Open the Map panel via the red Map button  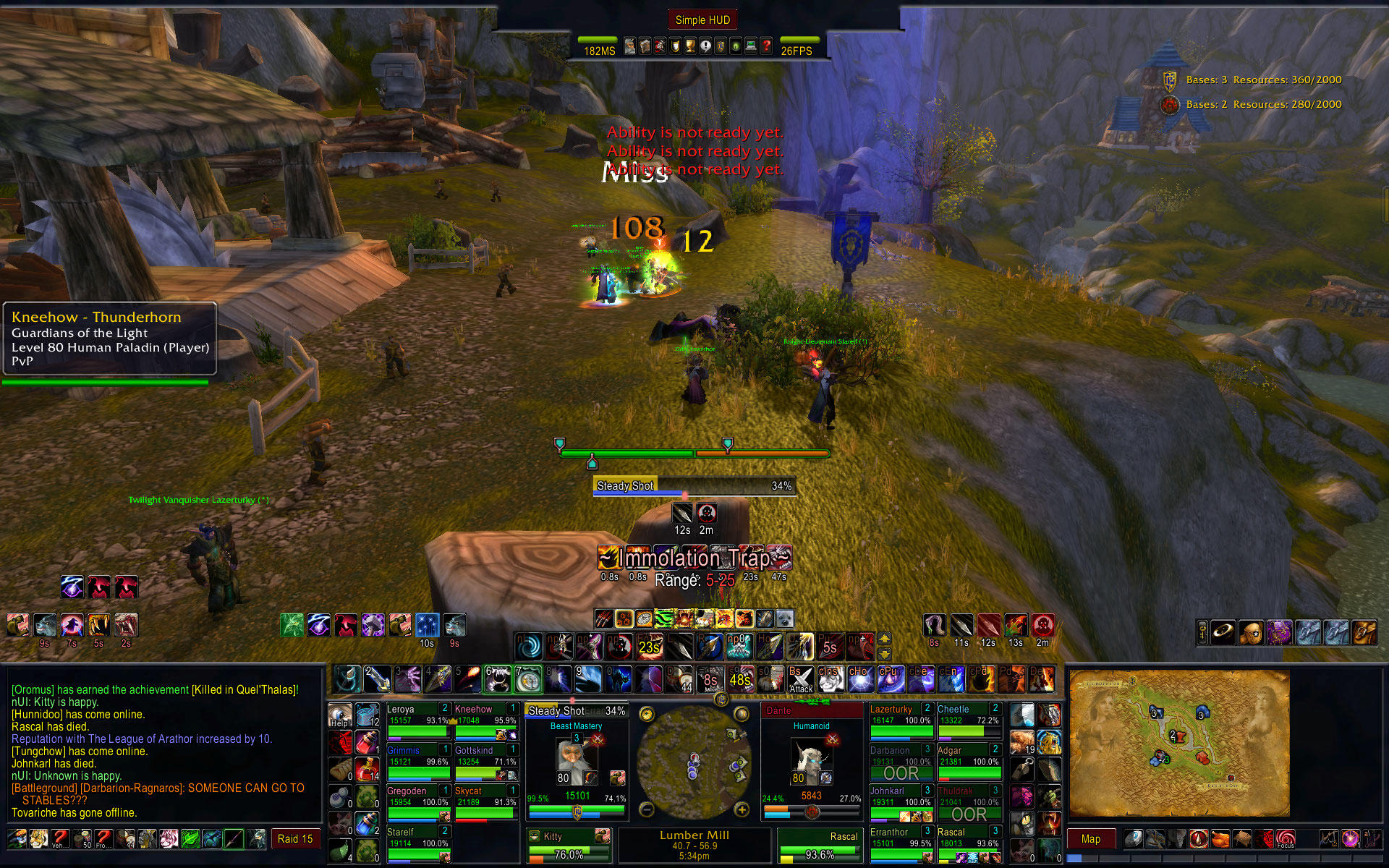1090,839
